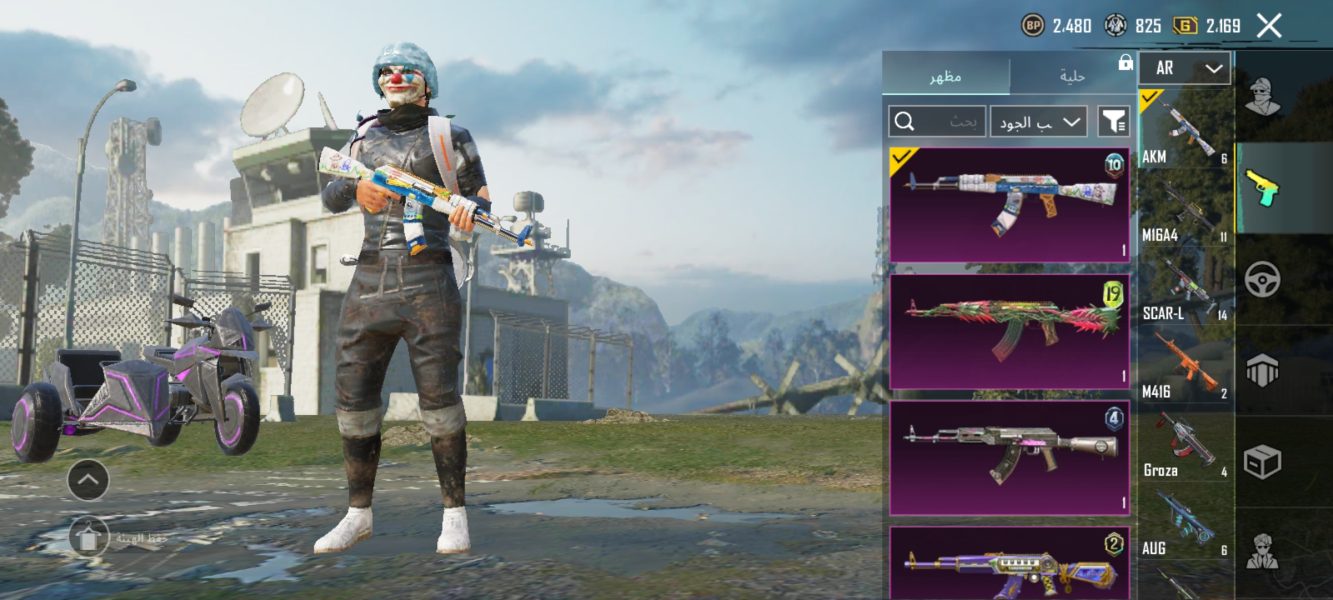
Task: Switch to the حلية ornament tab
Action: [x=1073, y=76]
